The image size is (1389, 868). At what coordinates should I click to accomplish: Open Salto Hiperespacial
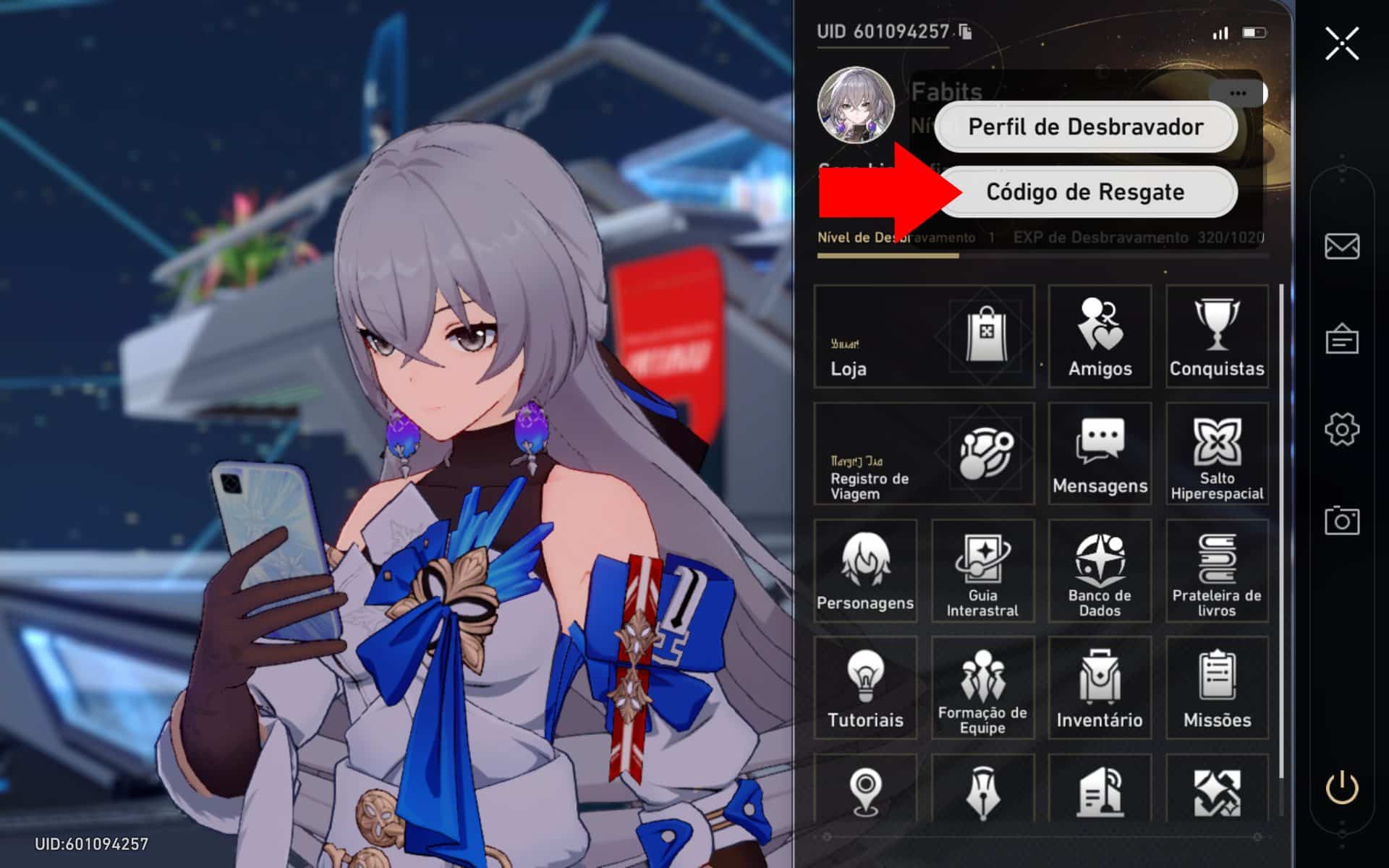tap(1218, 454)
